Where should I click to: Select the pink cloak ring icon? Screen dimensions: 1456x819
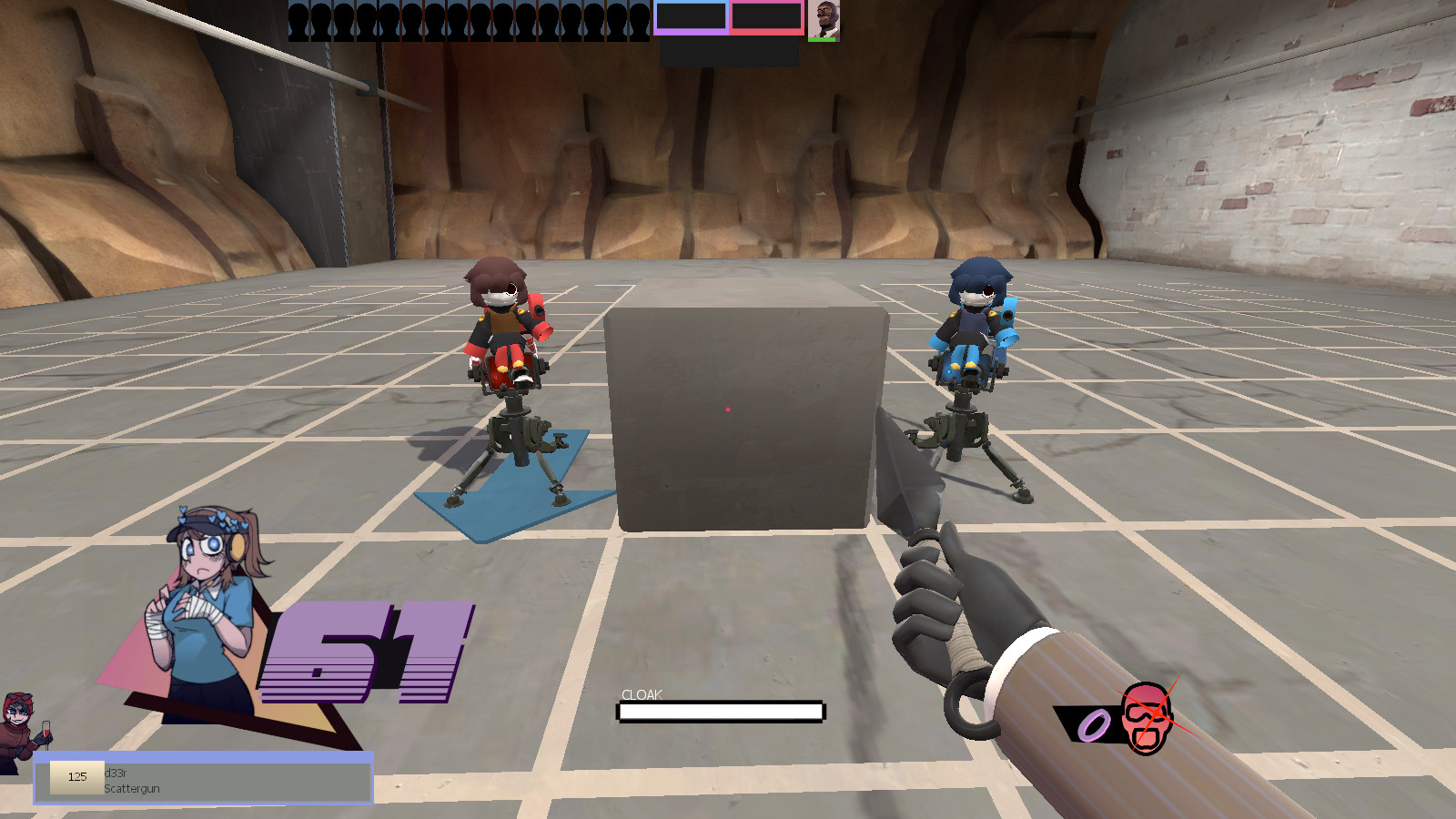click(x=1095, y=723)
